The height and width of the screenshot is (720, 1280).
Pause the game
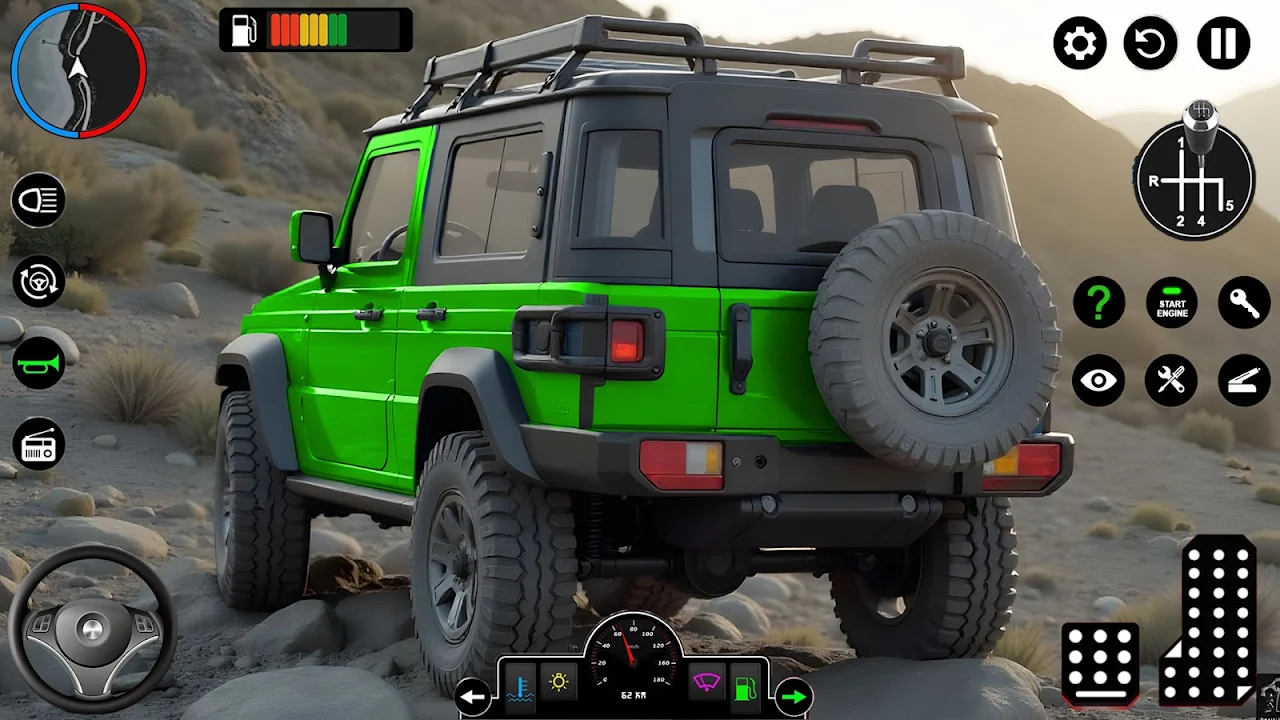pos(1223,43)
